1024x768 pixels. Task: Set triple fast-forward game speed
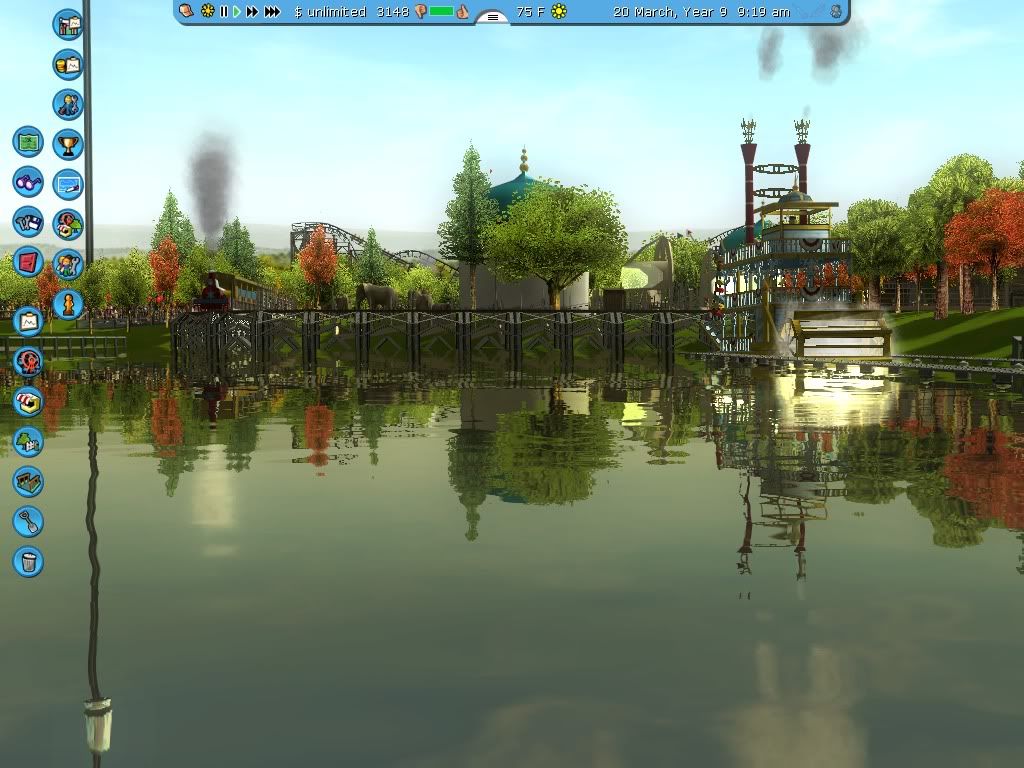click(x=272, y=12)
